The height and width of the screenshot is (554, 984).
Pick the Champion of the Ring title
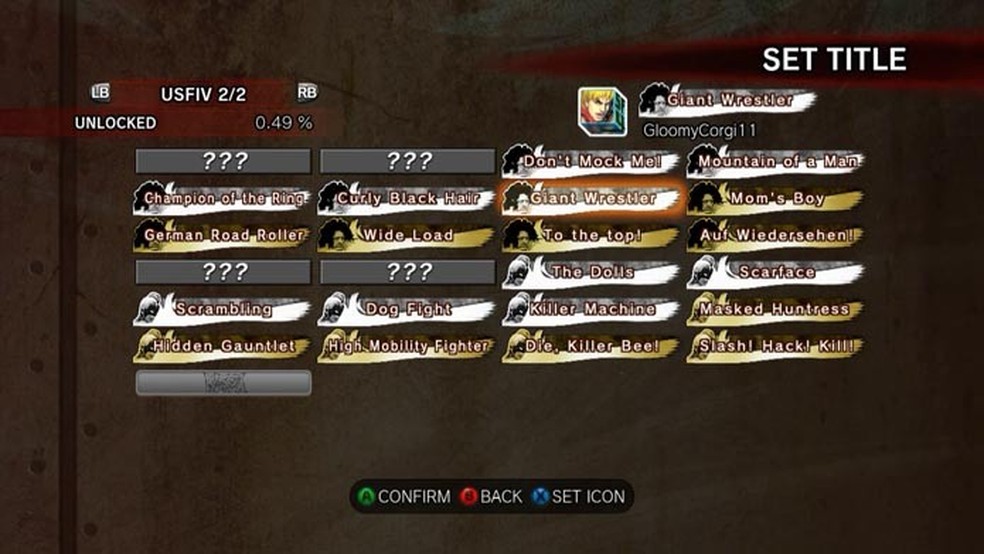coord(222,198)
